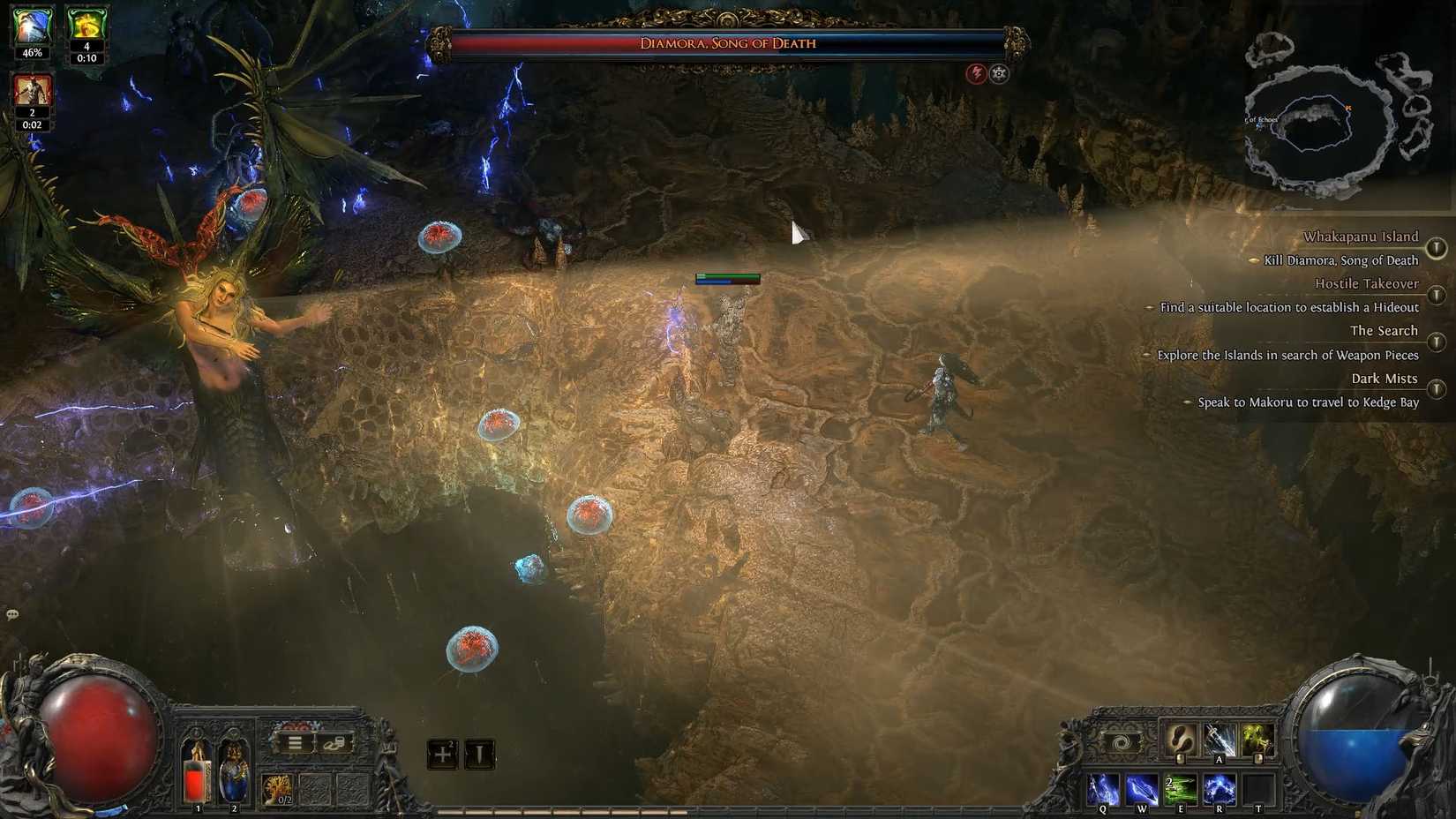1456x819 pixels.
Task: Toggle the lightning modifier icon under the boss bar
Action: (975, 74)
